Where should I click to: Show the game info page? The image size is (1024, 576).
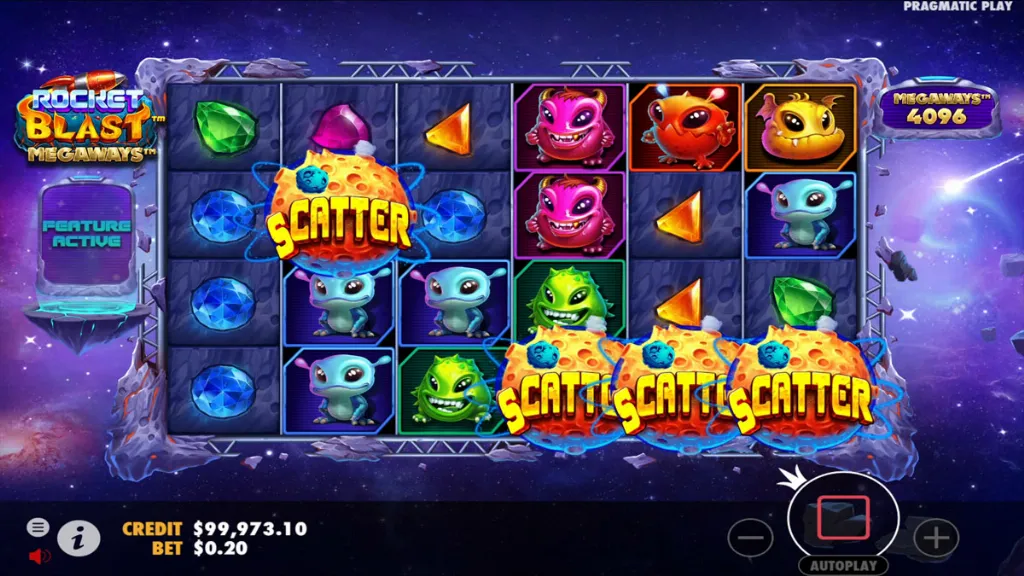click(x=78, y=539)
